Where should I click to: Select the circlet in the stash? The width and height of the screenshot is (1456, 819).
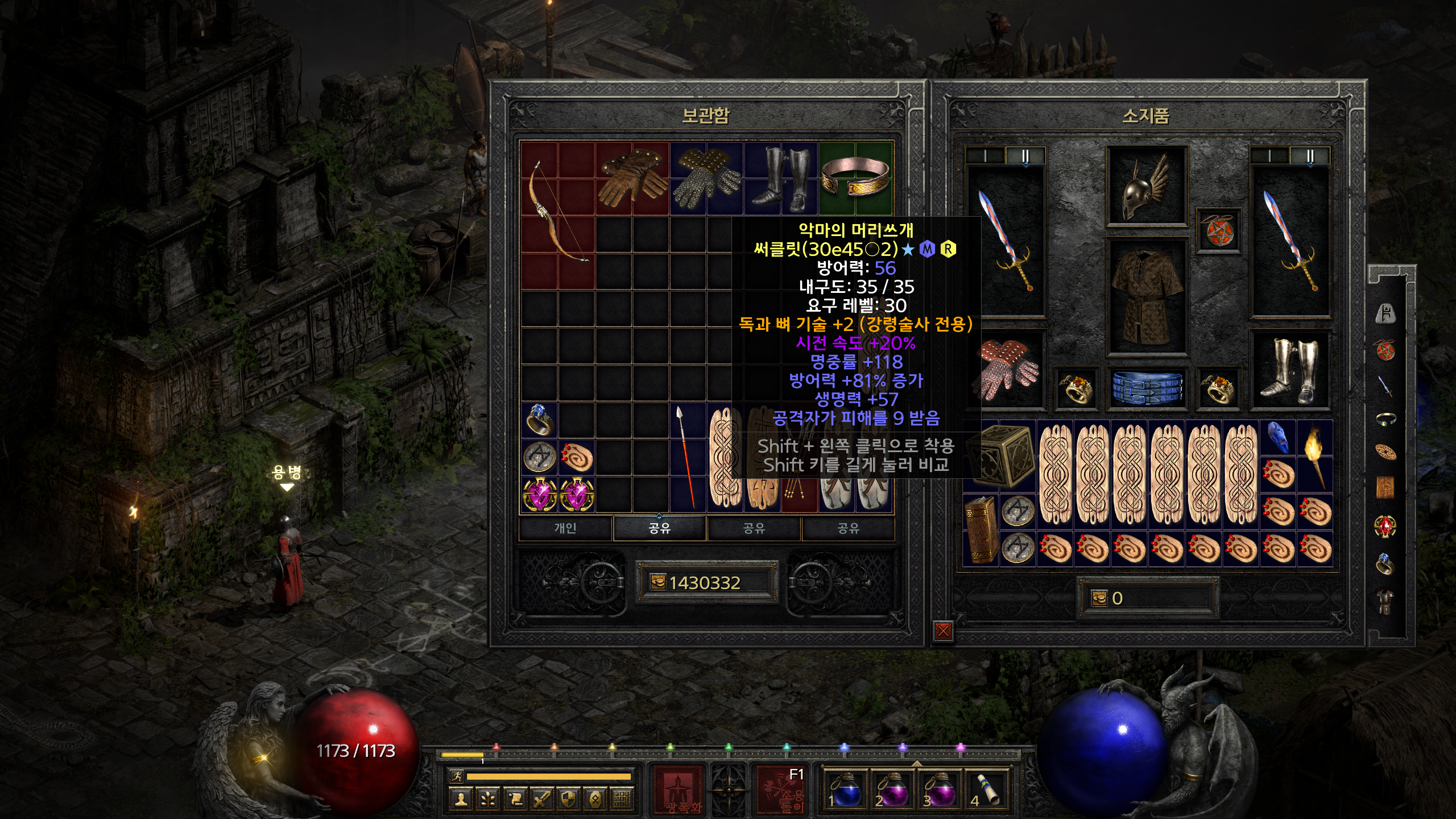pos(855,177)
